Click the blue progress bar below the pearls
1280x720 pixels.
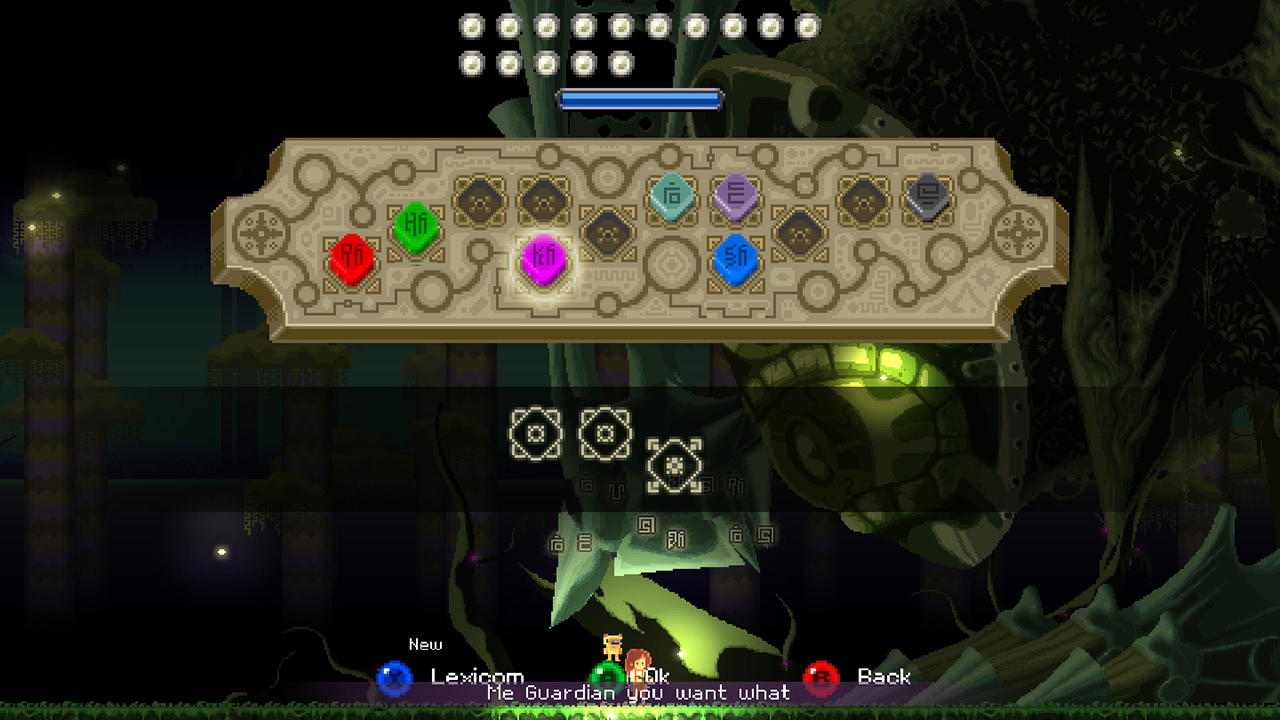(640, 97)
